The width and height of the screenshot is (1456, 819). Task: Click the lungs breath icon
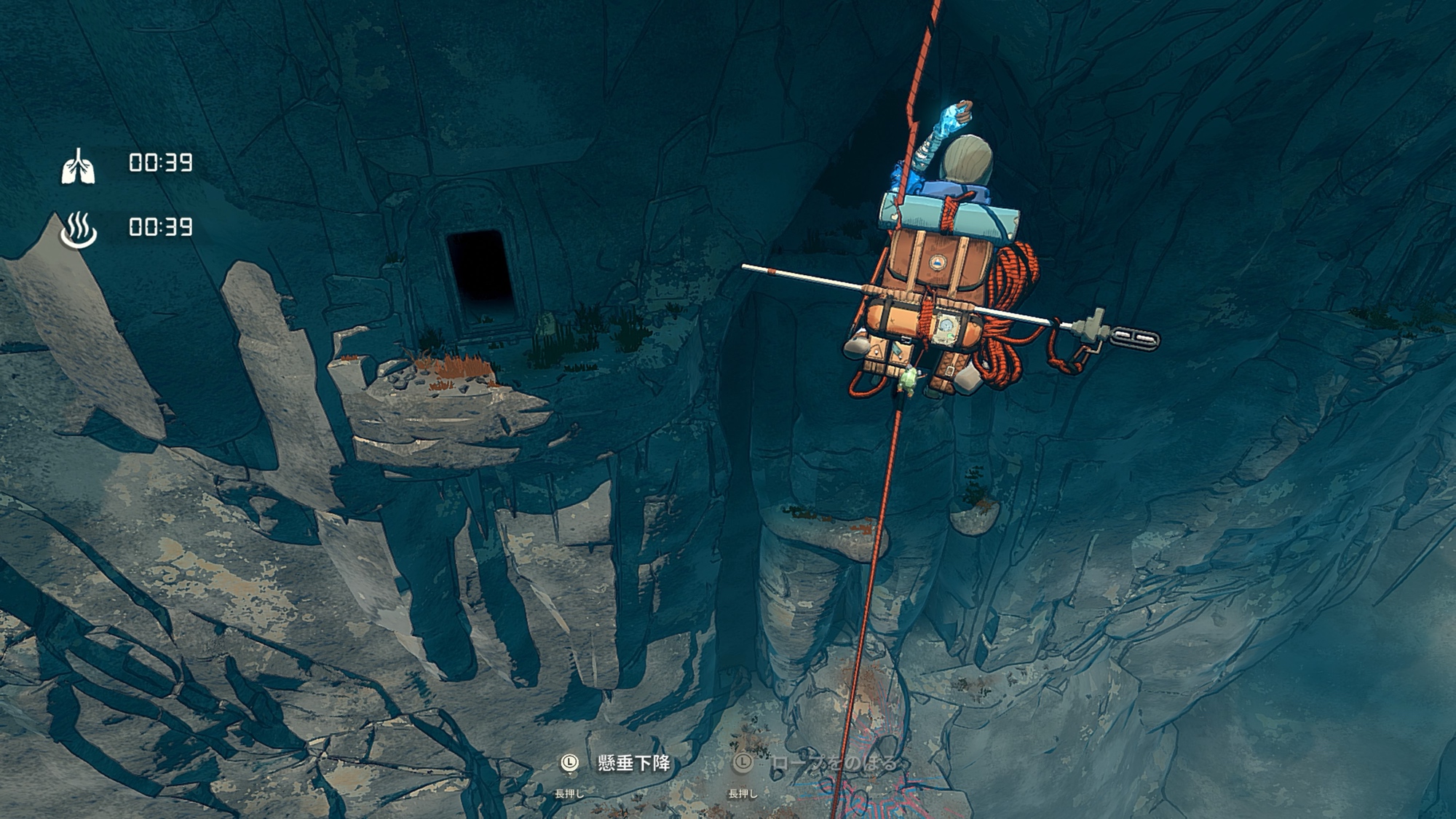(78, 167)
